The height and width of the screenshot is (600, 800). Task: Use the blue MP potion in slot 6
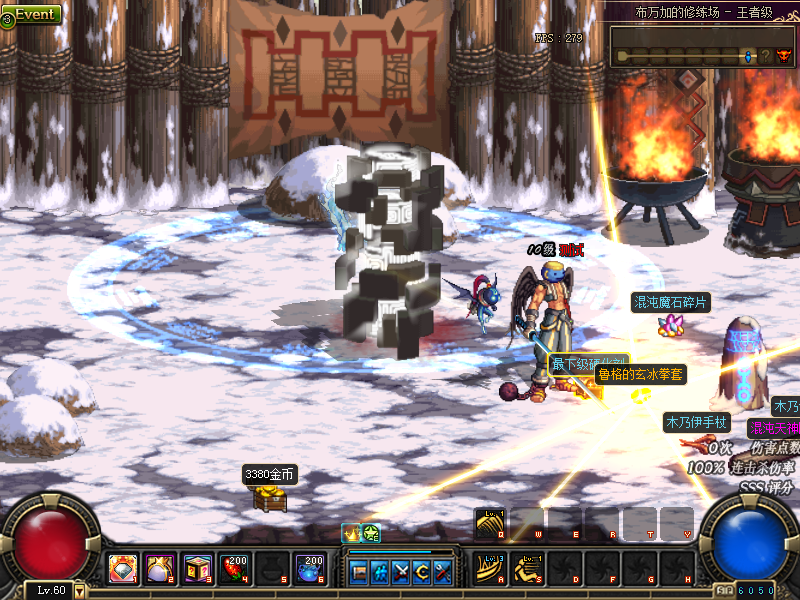click(308, 569)
